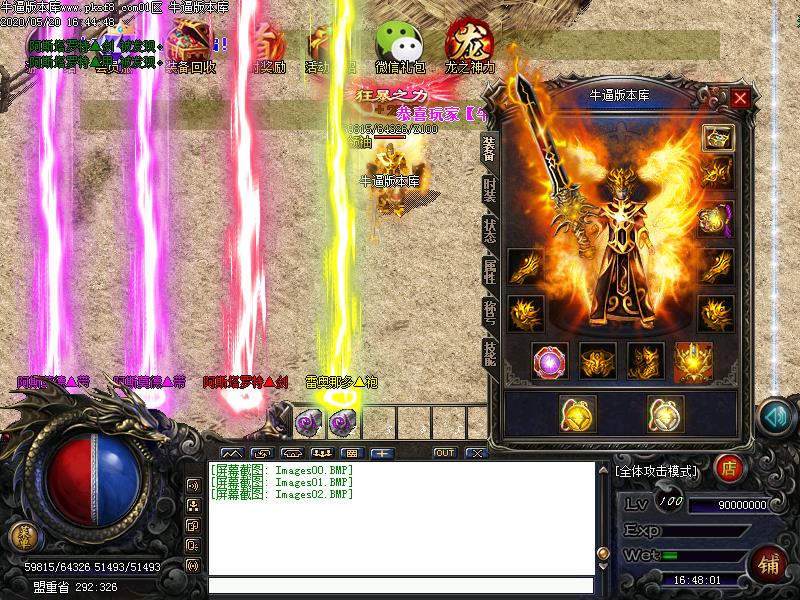
Task: Click the chat input field
Action: coord(400,586)
